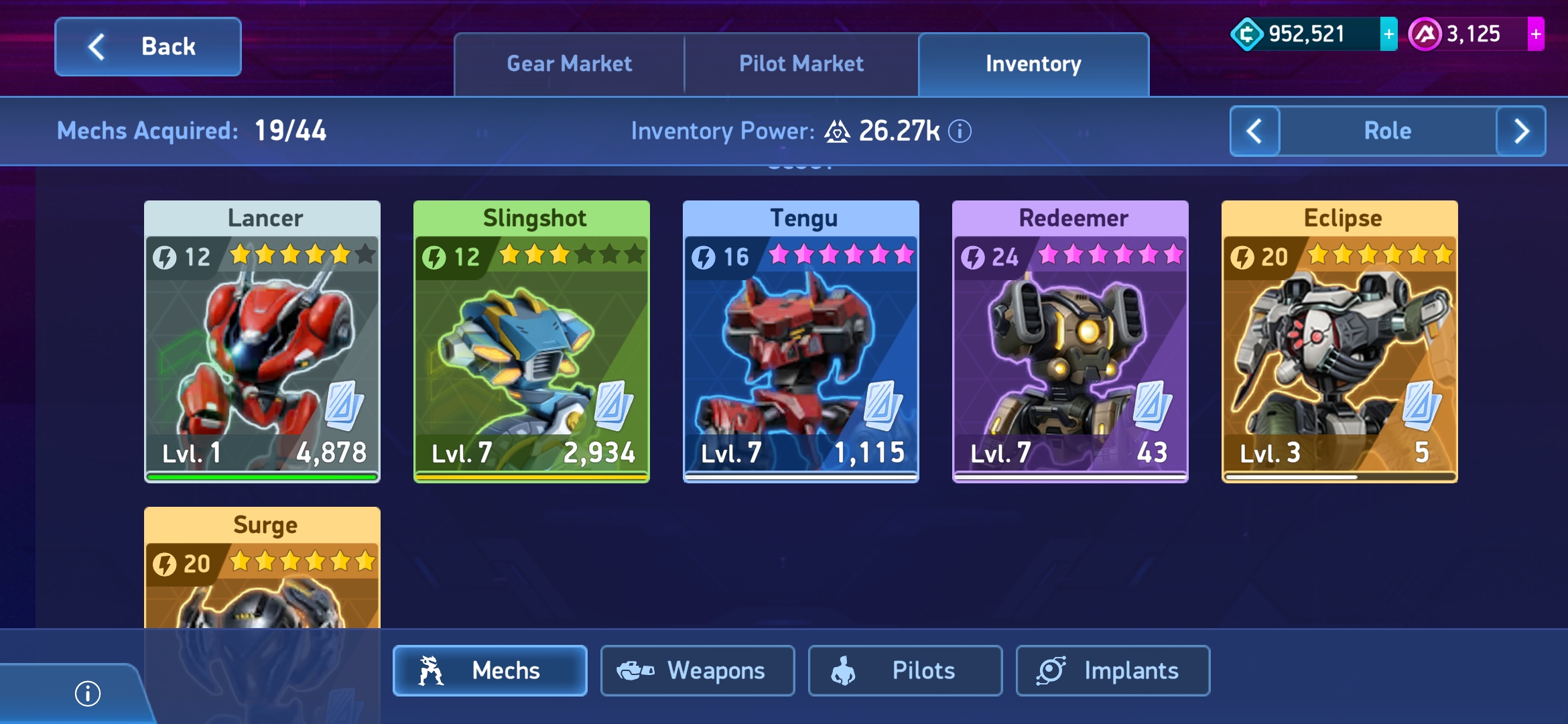Open the Tengu mech card

tap(801, 342)
